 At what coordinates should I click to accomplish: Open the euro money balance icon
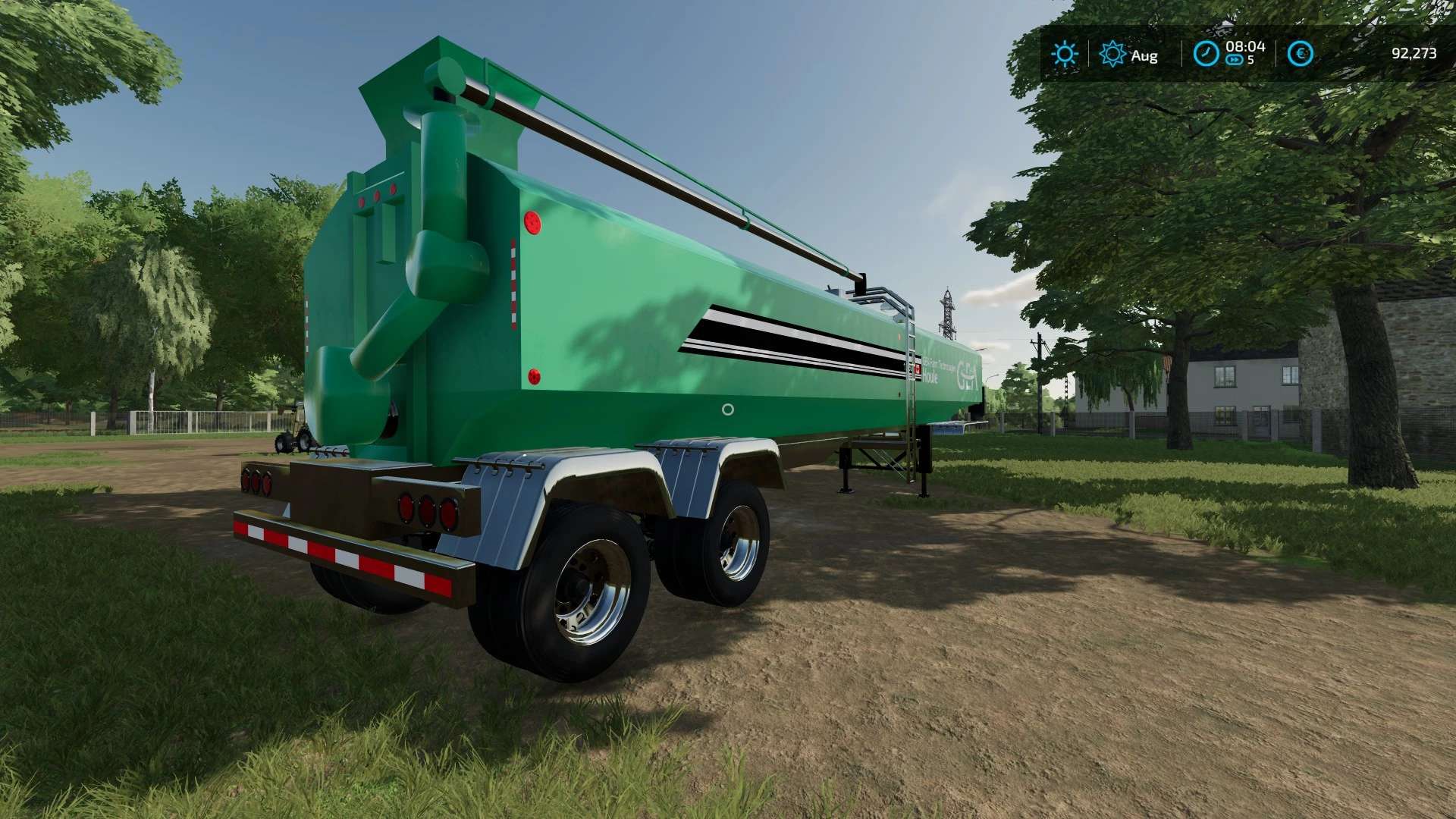(x=1301, y=54)
